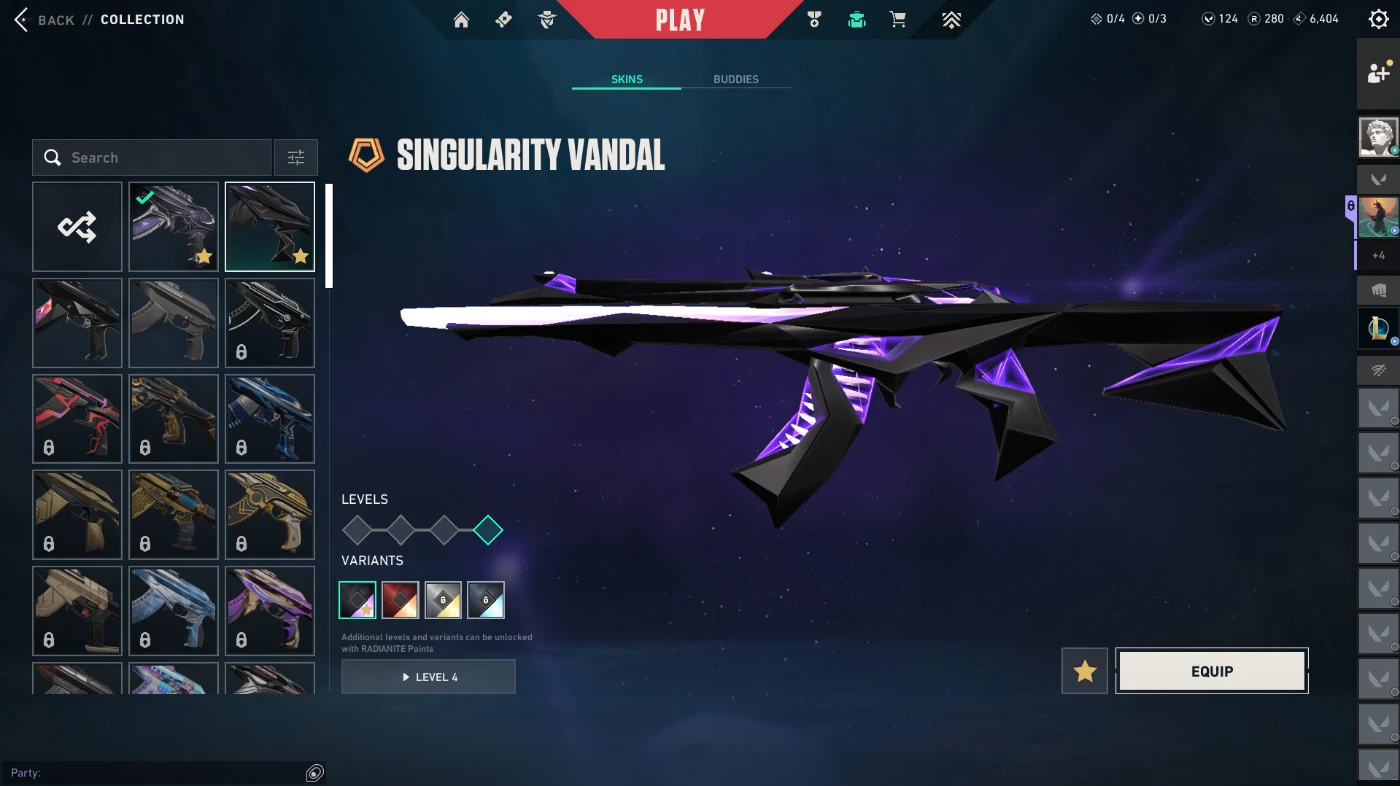Click the statue avatar in social panel
1400x786 pixels.
click(1378, 137)
